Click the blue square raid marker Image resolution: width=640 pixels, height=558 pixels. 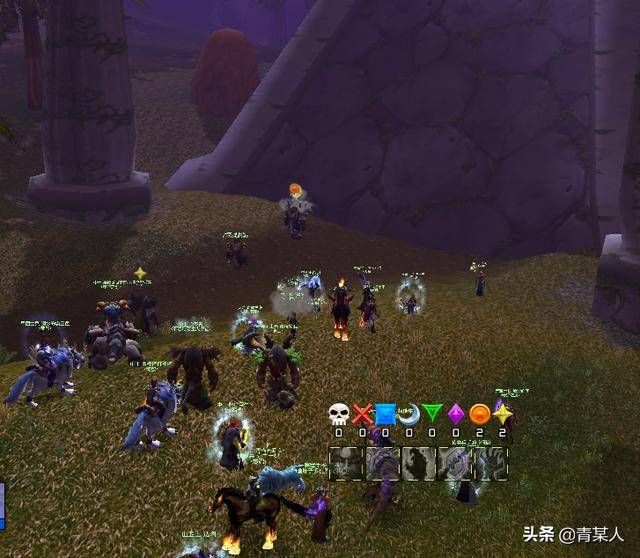(x=385, y=414)
